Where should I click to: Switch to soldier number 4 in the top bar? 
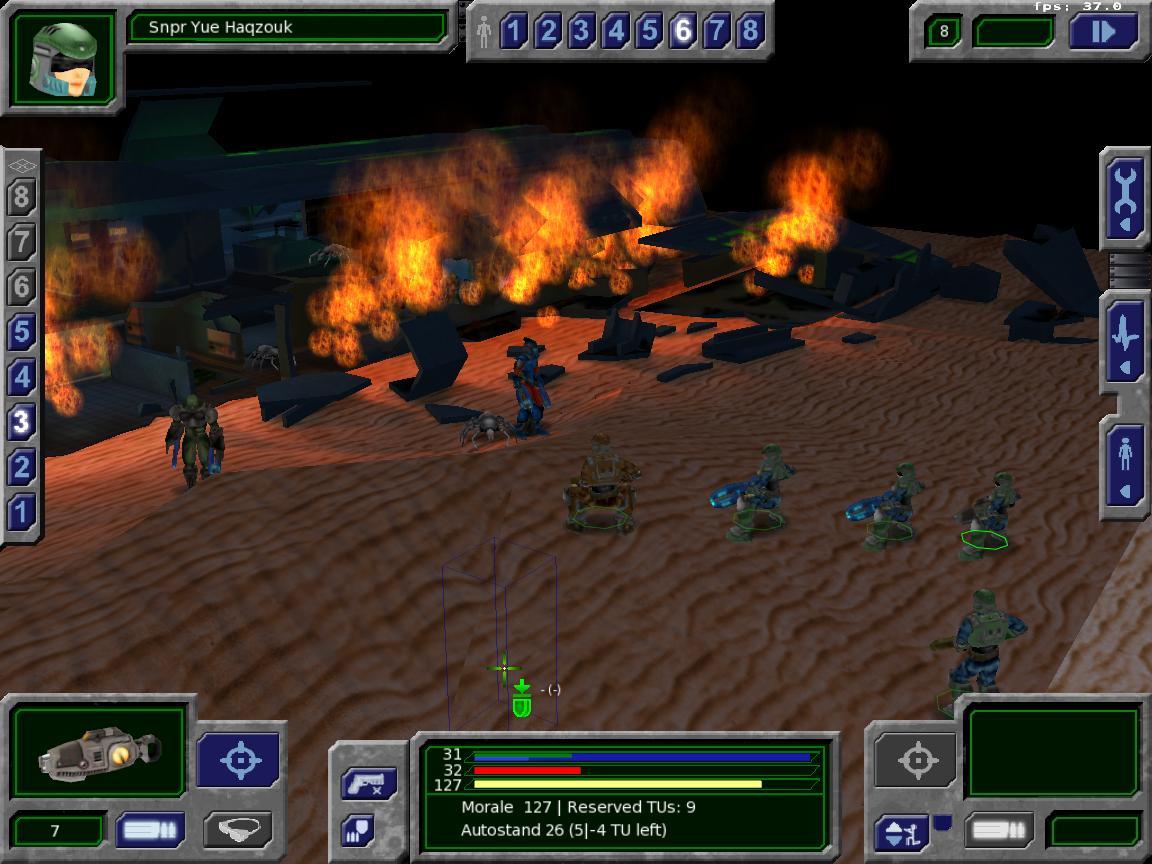point(615,32)
